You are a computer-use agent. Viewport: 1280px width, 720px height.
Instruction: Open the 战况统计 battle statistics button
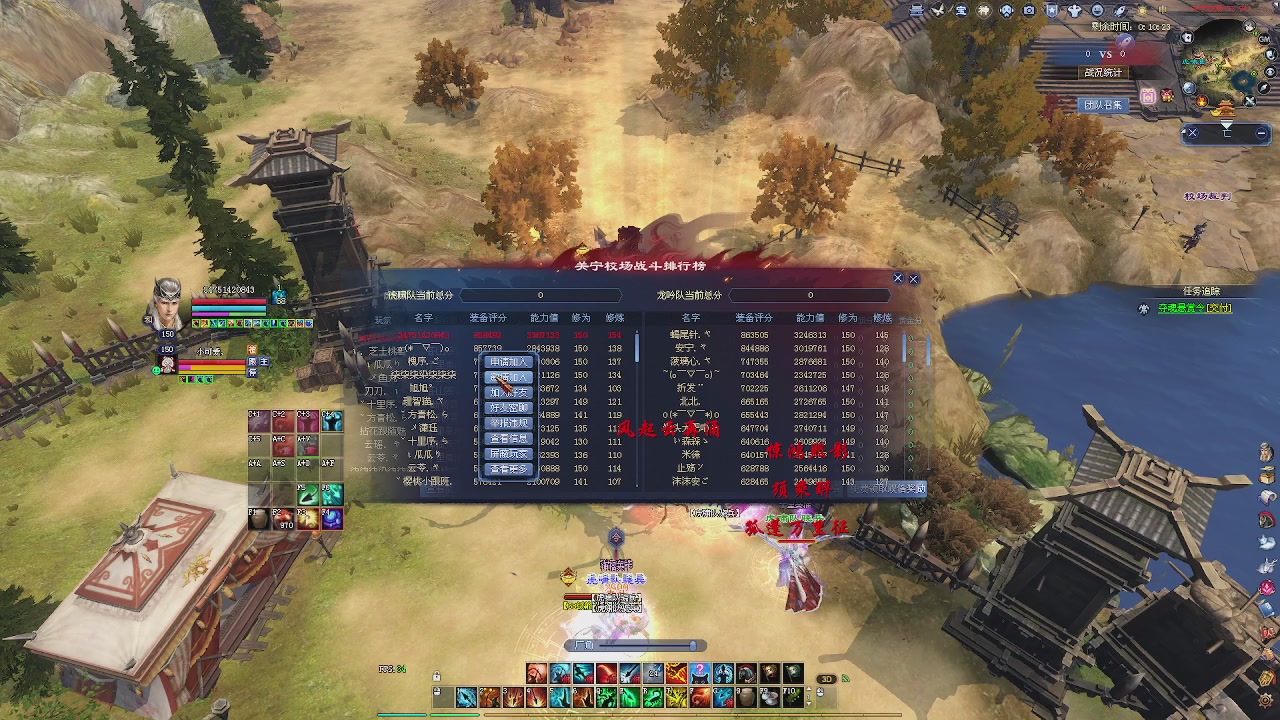click(1103, 73)
